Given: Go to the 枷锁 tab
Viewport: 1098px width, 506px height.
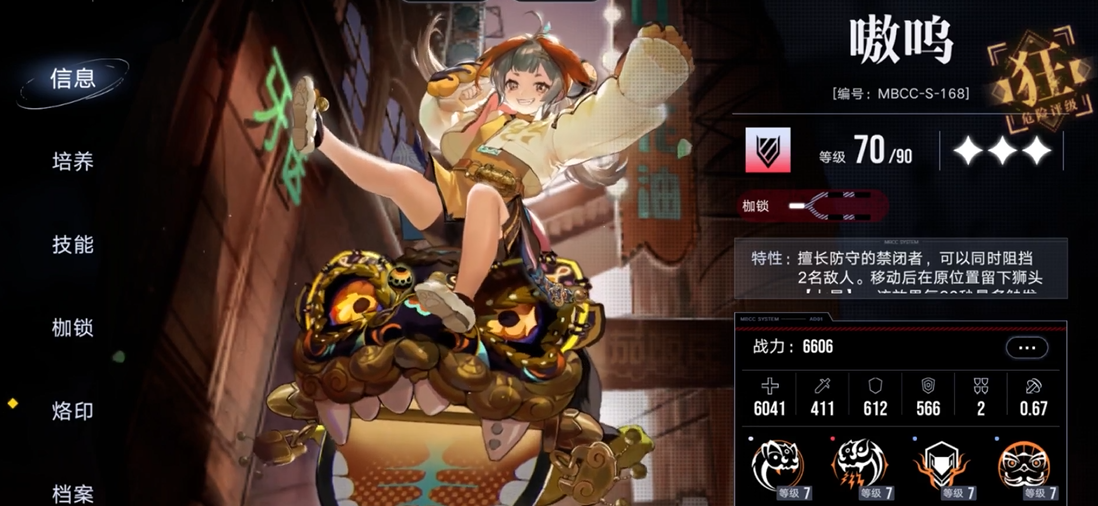Looking at the screenshot, I should tap(73, 328).
